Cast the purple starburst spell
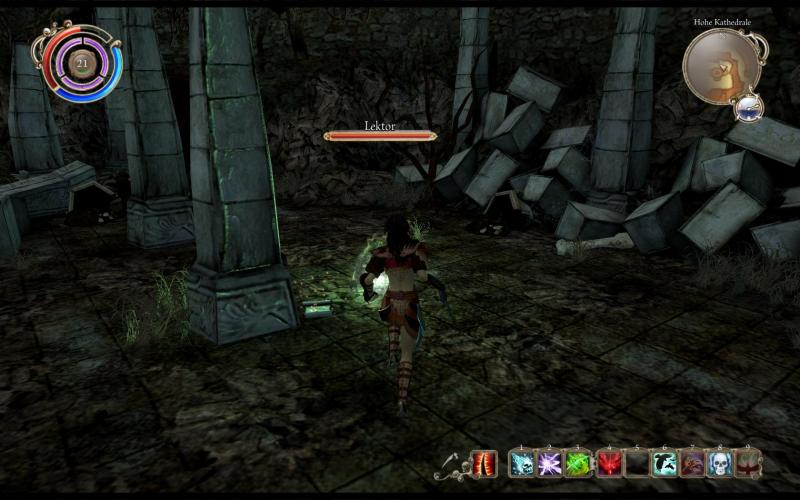The width and height of the screenshot is (800, 500). click(549, 463)
